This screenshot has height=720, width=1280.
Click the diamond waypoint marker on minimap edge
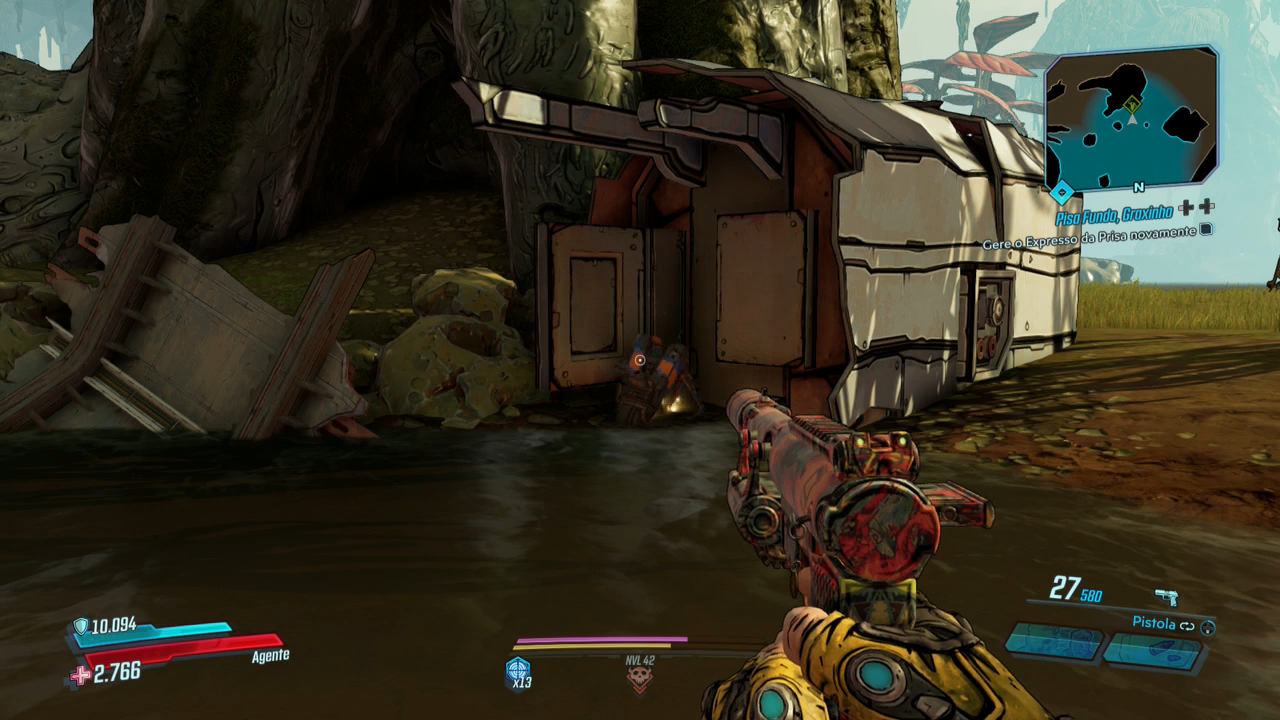1062,190
